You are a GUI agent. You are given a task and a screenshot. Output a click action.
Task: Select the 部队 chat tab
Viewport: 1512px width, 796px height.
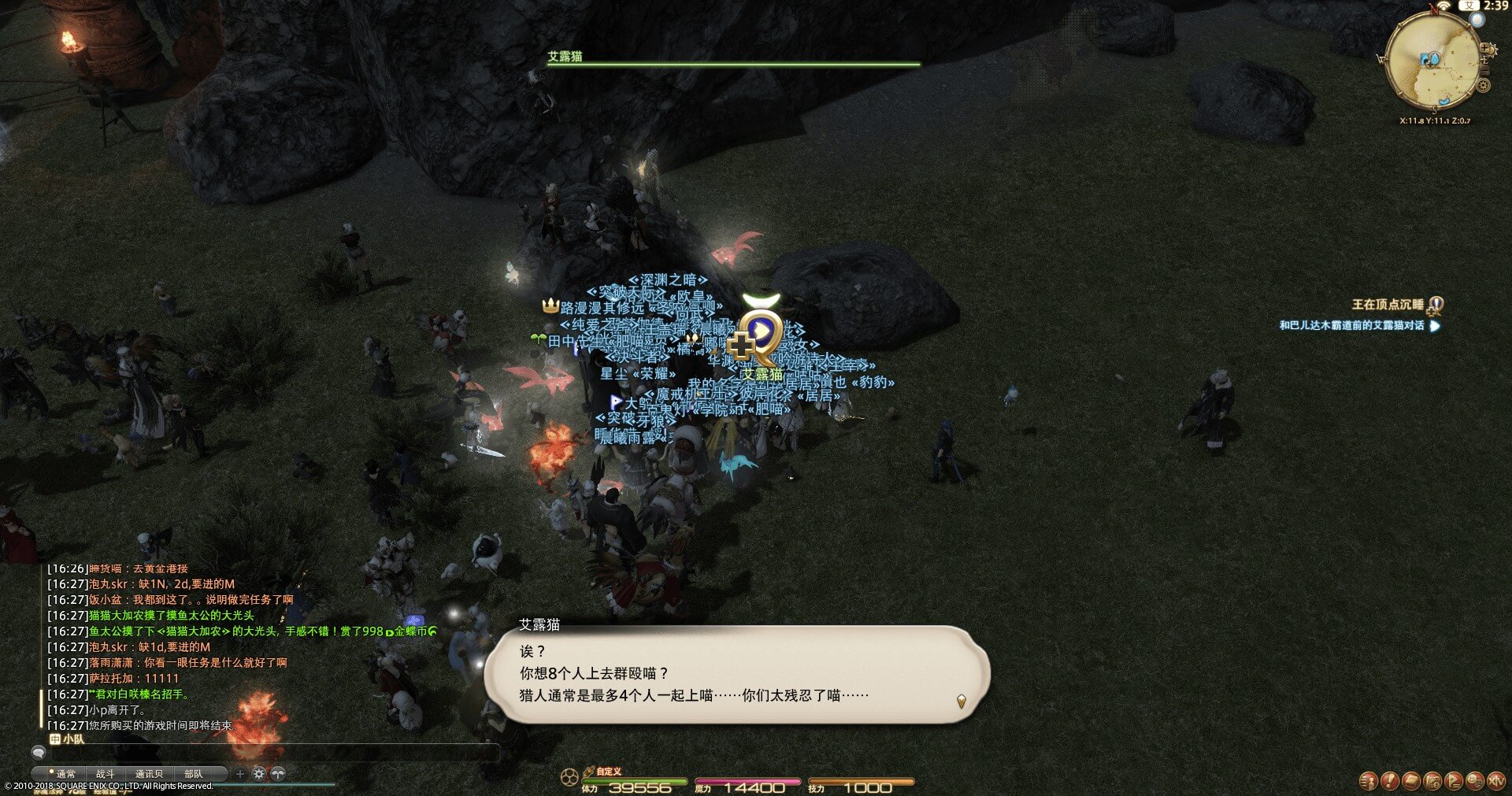click(x=193, y=774)
